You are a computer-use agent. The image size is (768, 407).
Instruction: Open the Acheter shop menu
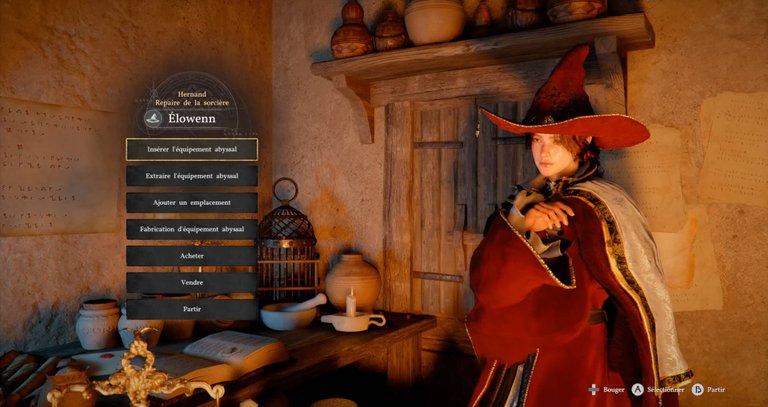pos(191,256)
